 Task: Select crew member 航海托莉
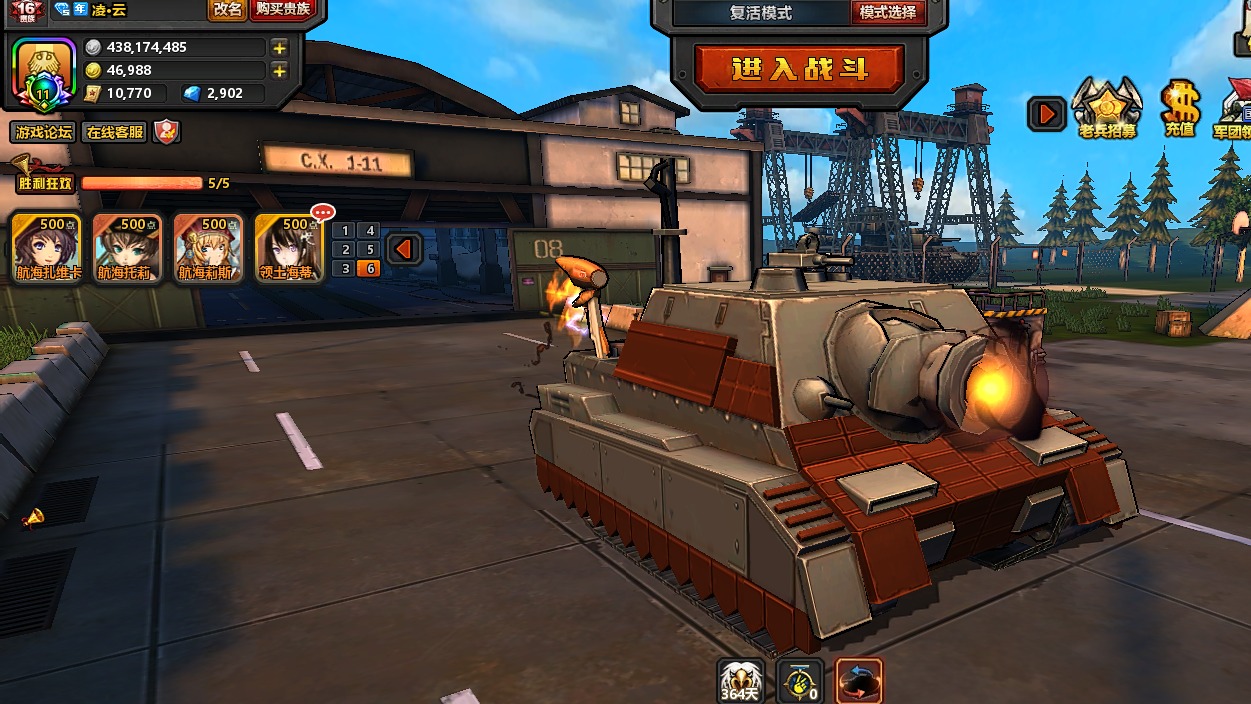127,247
